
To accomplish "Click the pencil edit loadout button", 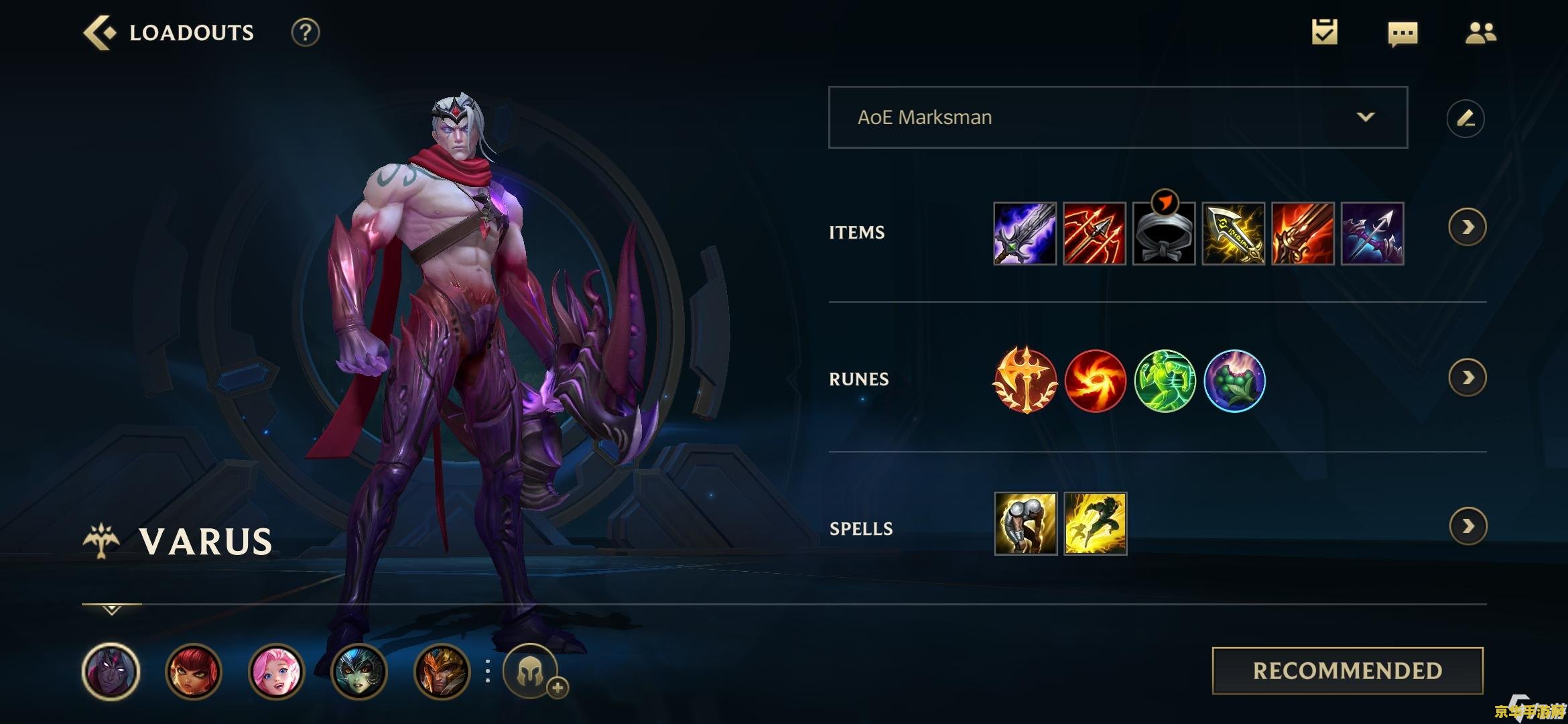I will tap(1465, 119).
